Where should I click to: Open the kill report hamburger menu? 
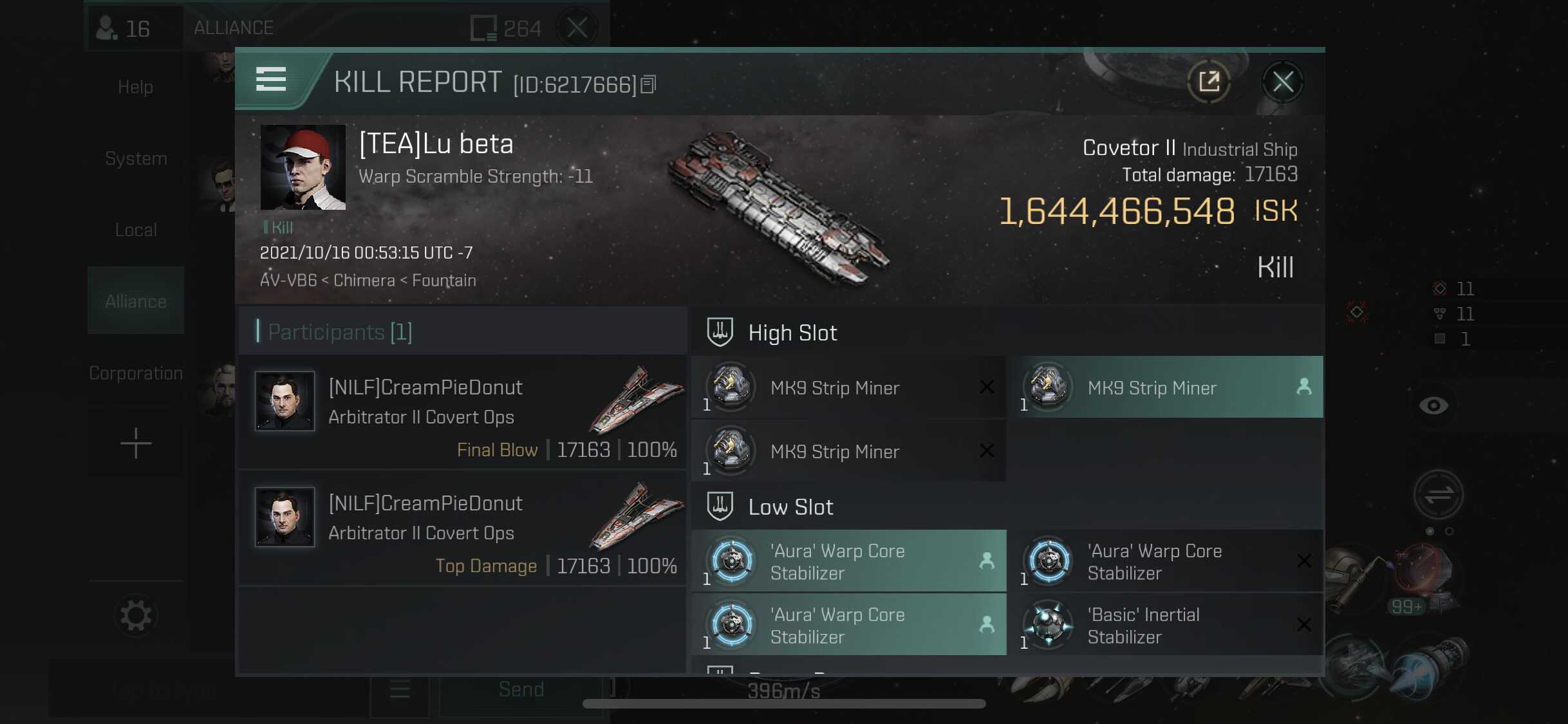271,80
